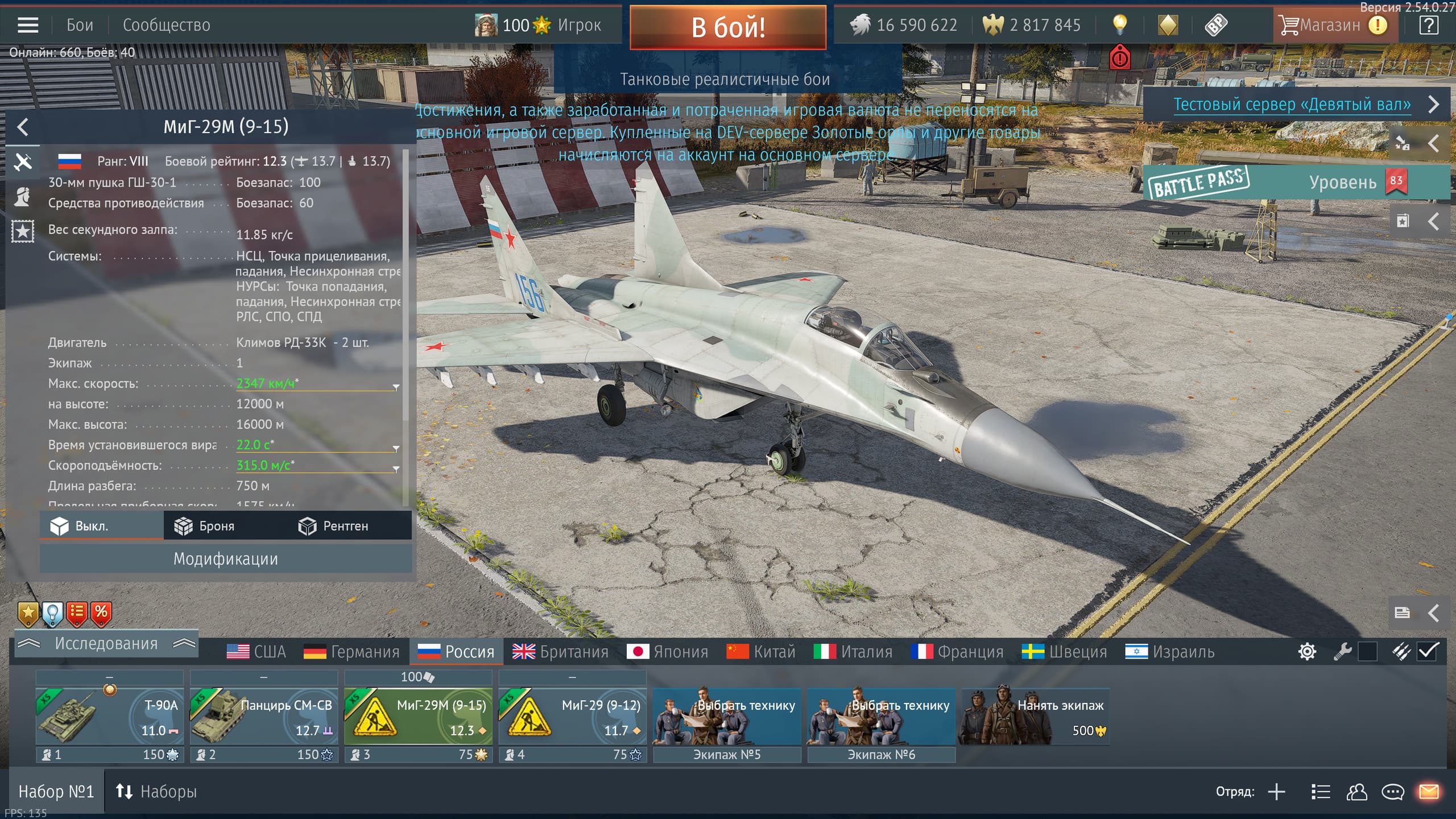Open the "Сообщество" community menu

166,25
